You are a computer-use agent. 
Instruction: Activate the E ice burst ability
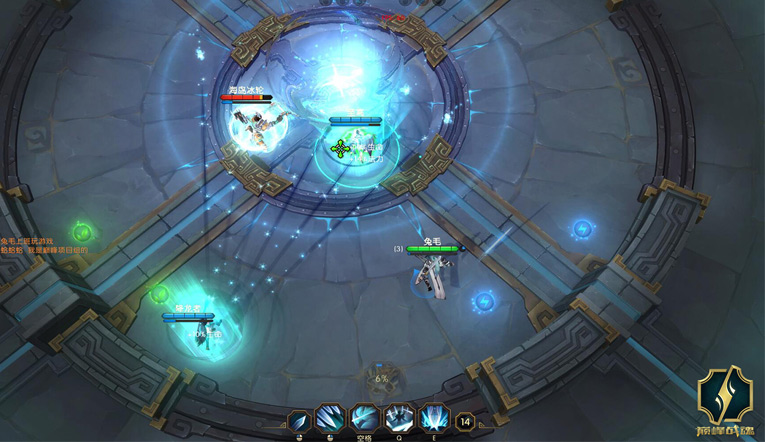[434, 420]
